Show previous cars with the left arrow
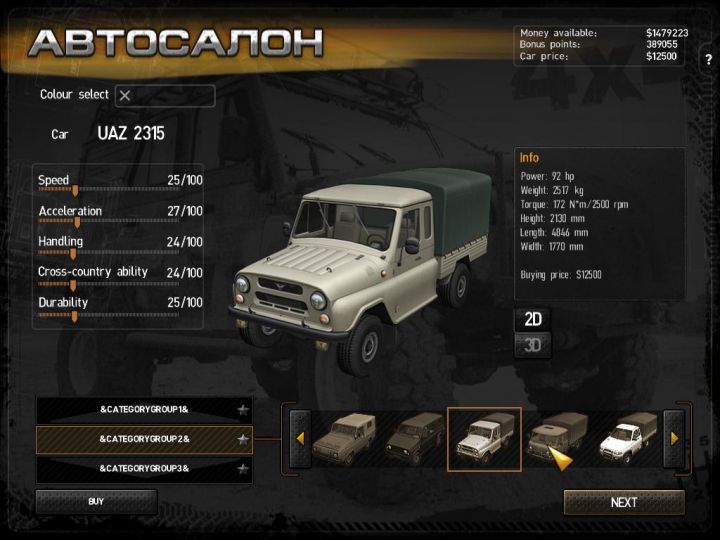Viewport: 720px width, 540px height. click(299, 438)
